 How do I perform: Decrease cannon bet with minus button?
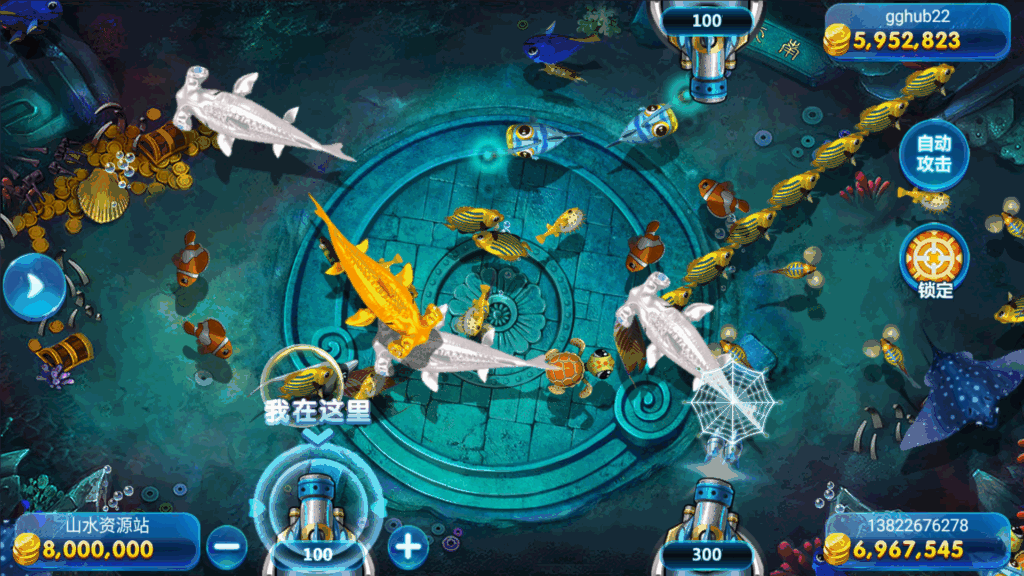pos(227,545)
